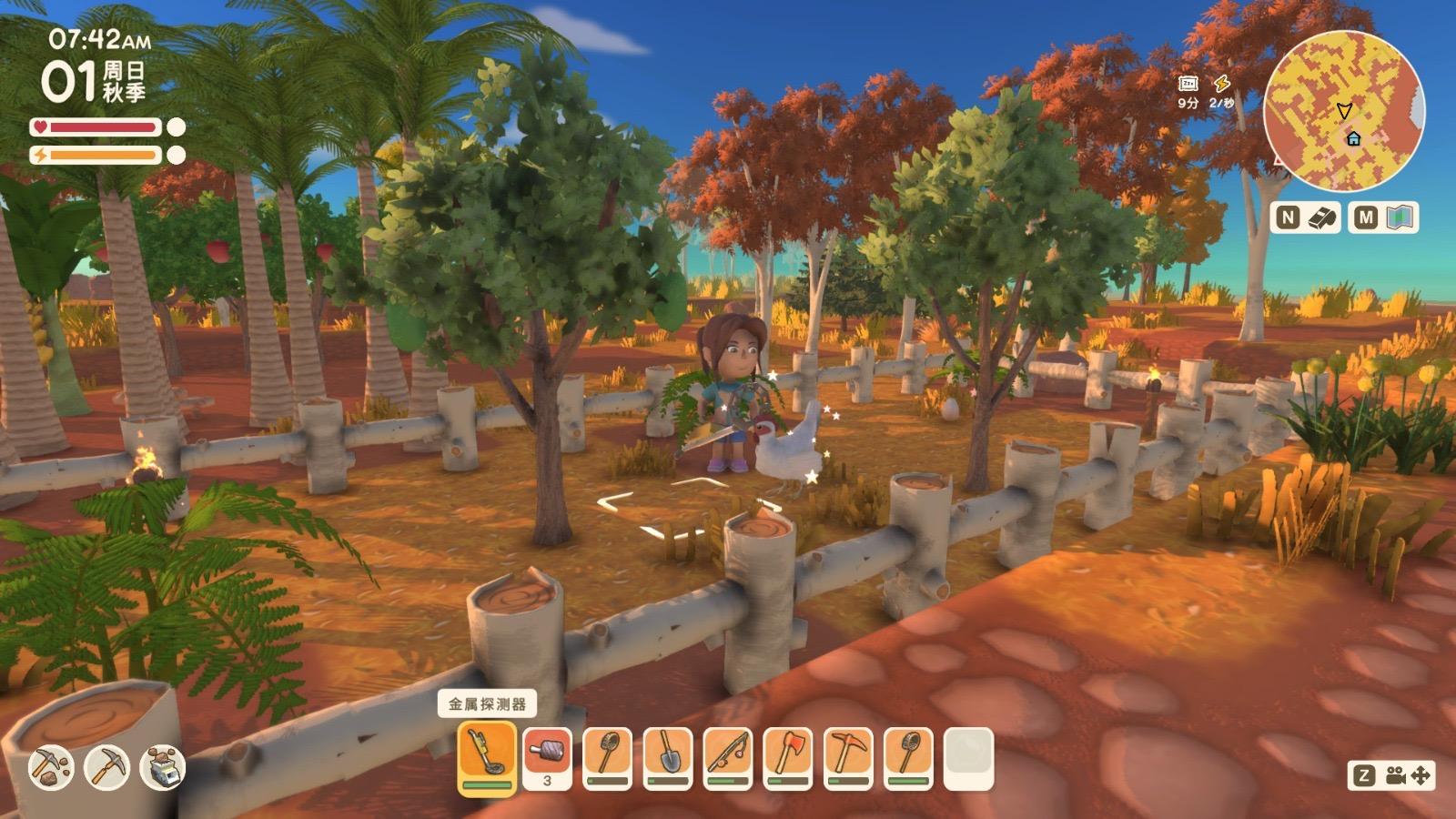Equip the shovel from the hotbar

(x=668, y=758)
